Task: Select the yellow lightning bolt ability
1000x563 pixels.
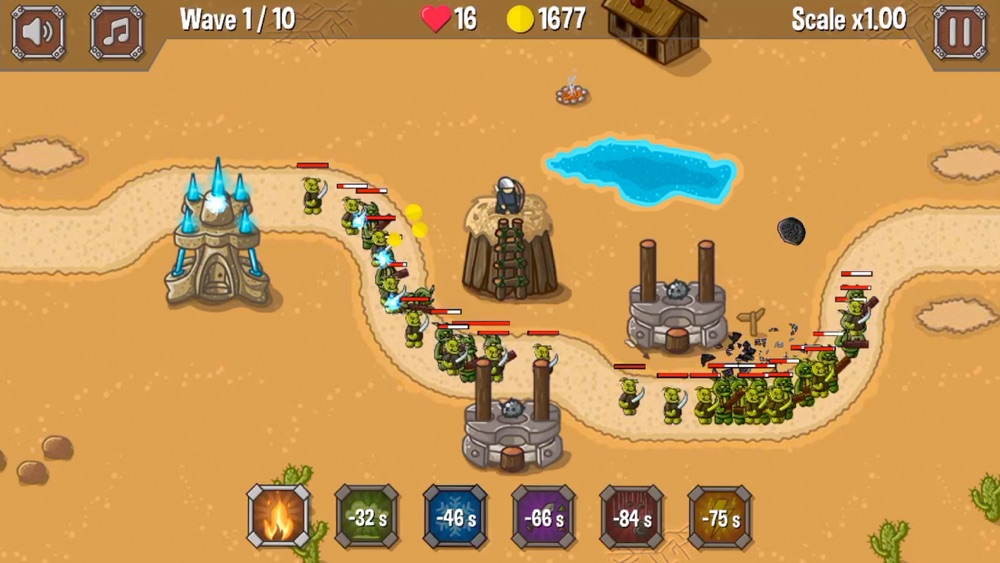Action: click(720, 517)
